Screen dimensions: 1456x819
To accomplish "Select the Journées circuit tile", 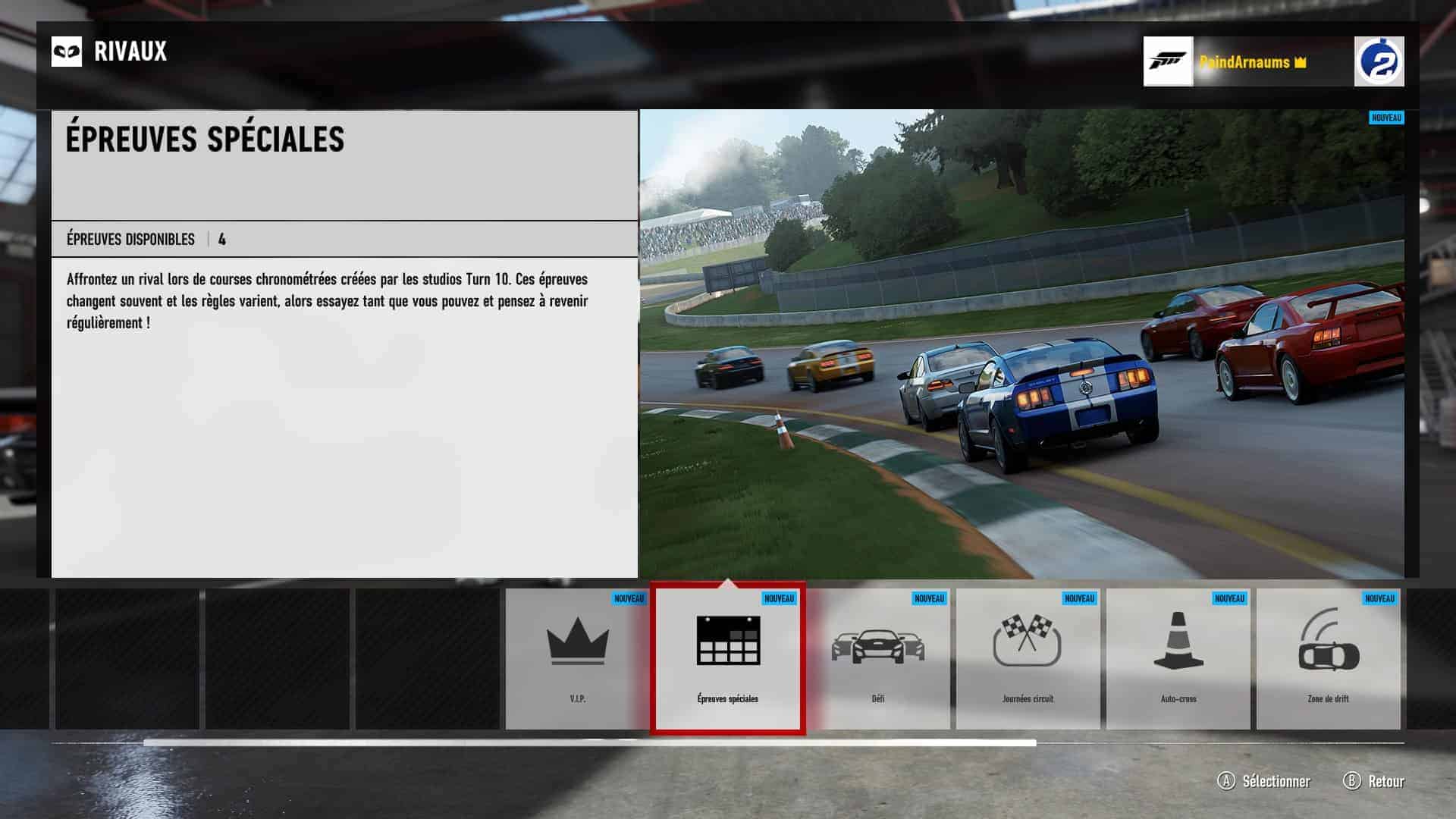I will [x=1028, y=658].
